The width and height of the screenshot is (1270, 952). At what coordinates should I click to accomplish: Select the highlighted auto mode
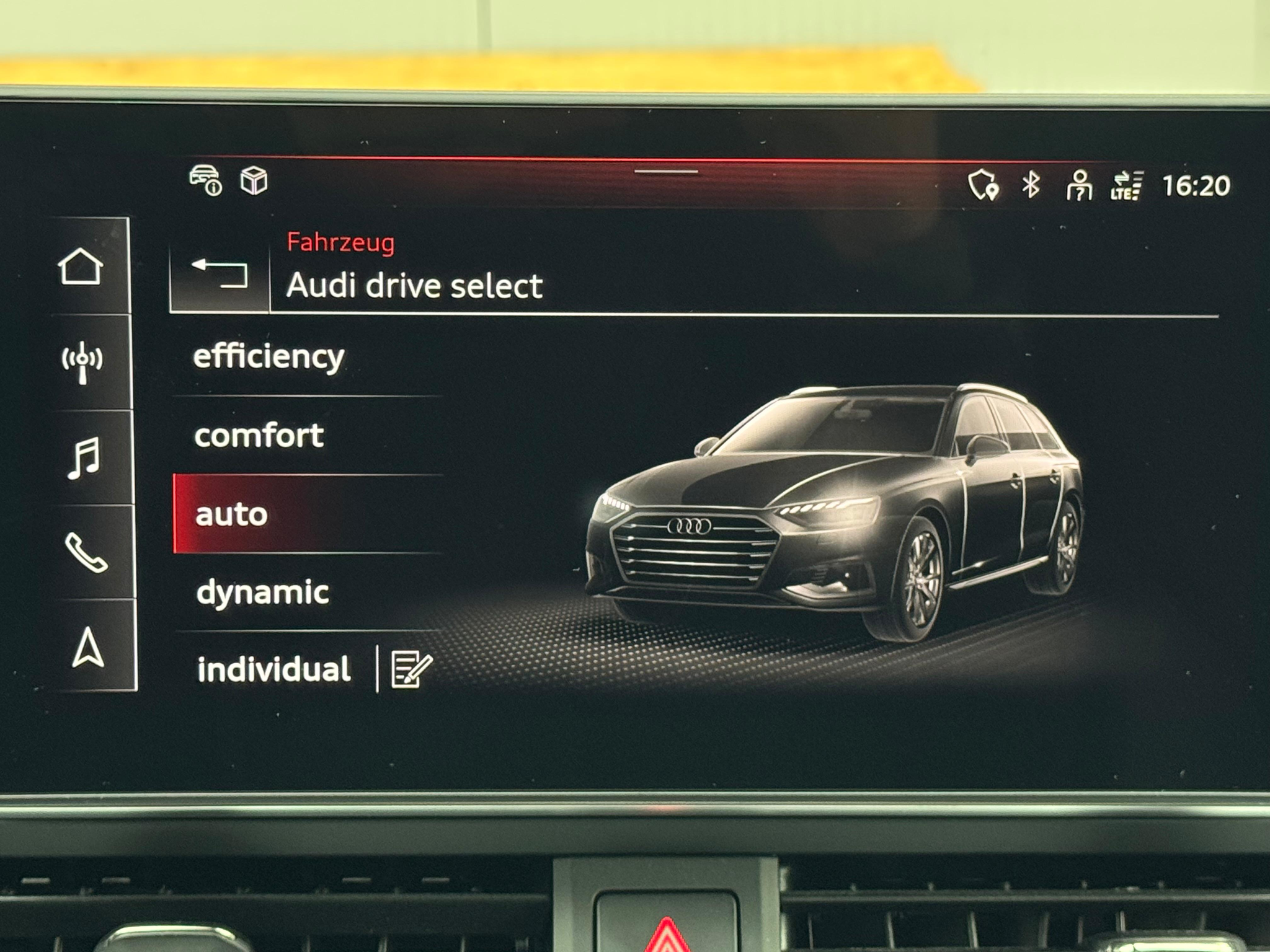[232, 514]
